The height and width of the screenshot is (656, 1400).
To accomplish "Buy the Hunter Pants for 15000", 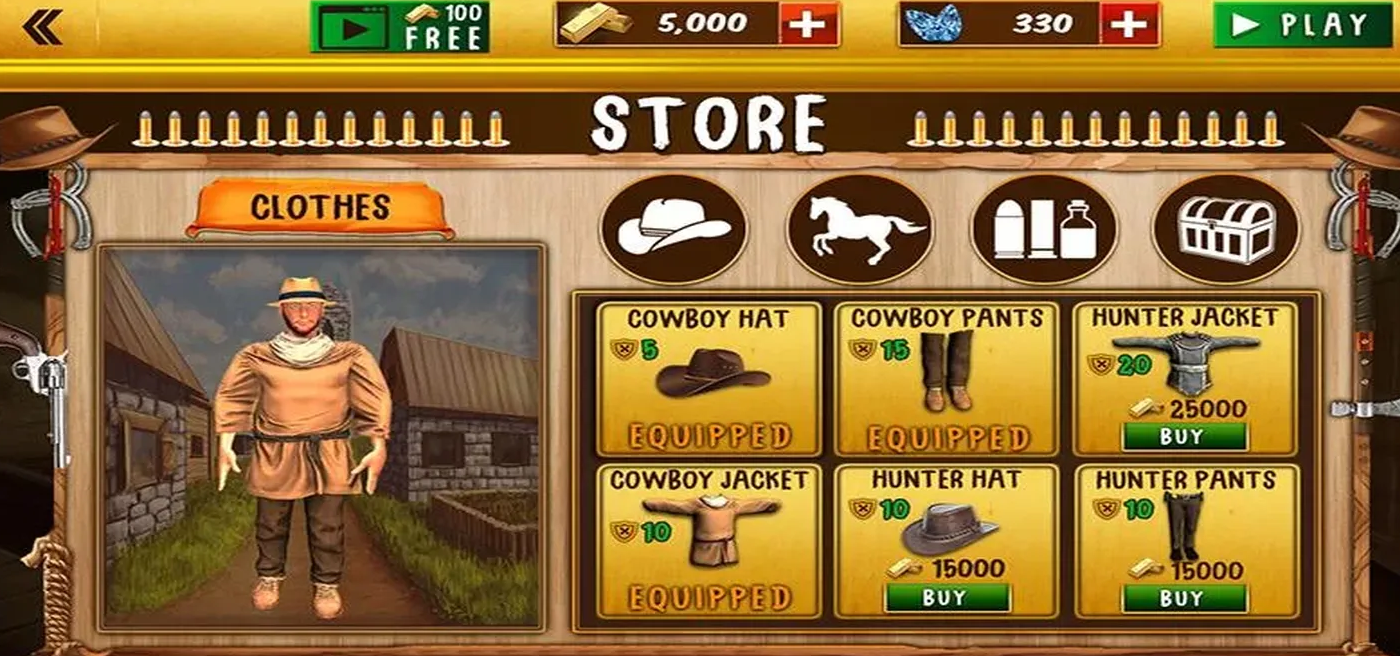I will click(1184, 598).
